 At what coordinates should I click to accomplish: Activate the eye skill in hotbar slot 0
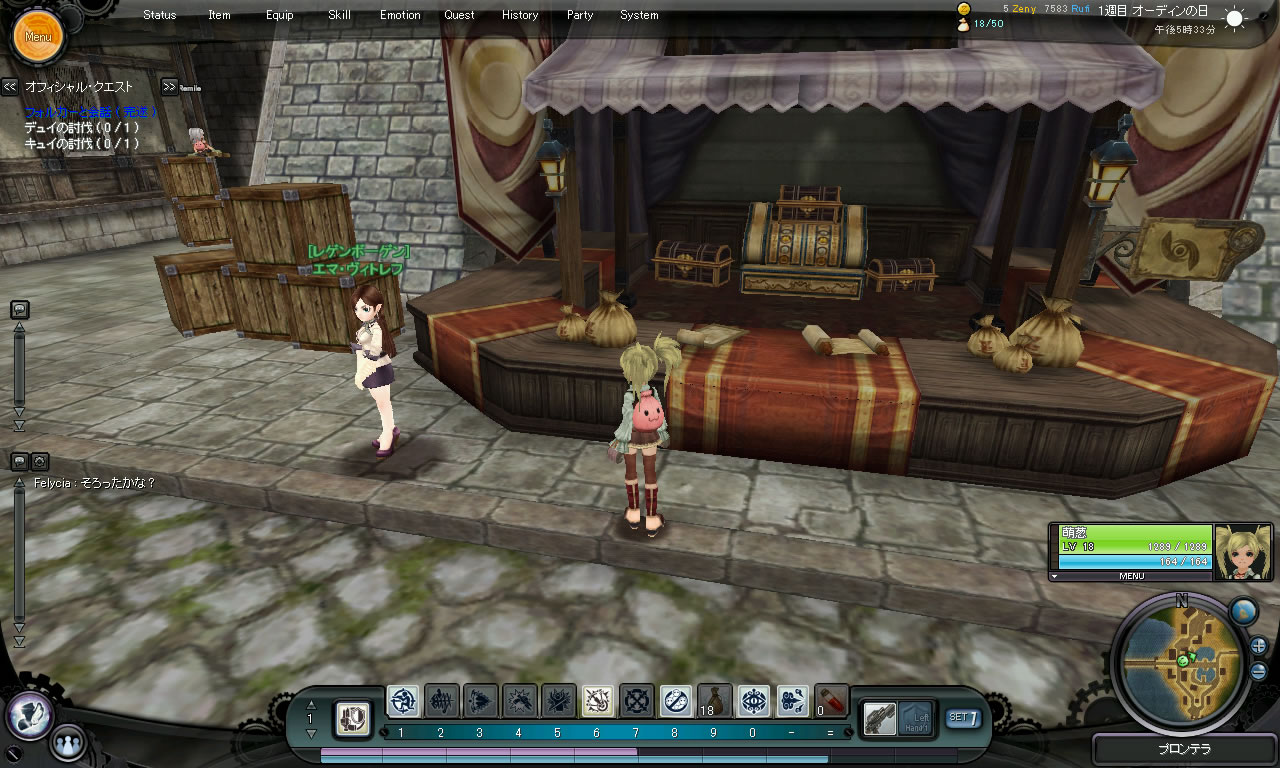click(x=753, y=701)
